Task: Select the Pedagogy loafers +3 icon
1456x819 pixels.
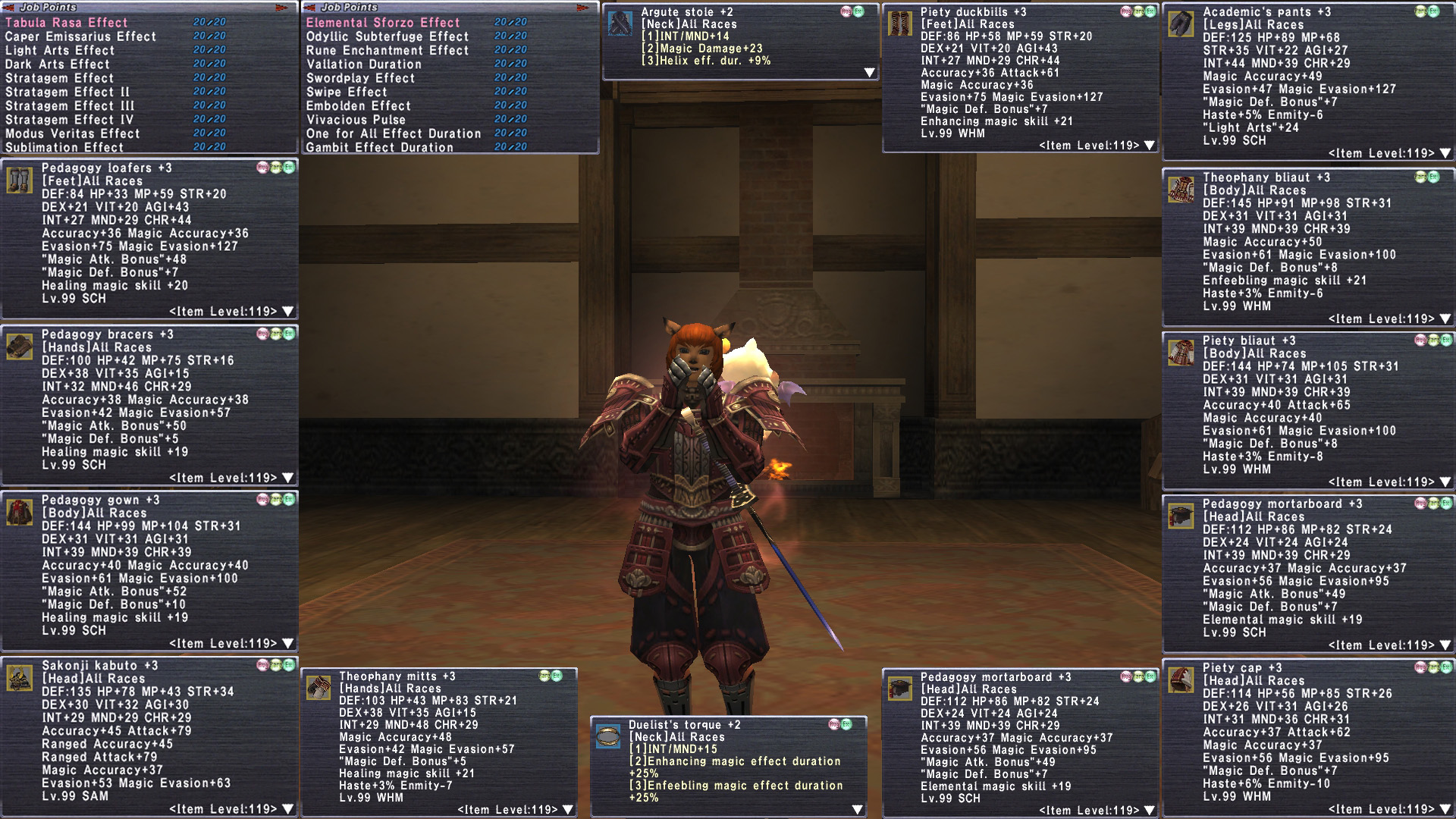Action: coord(19,180)
